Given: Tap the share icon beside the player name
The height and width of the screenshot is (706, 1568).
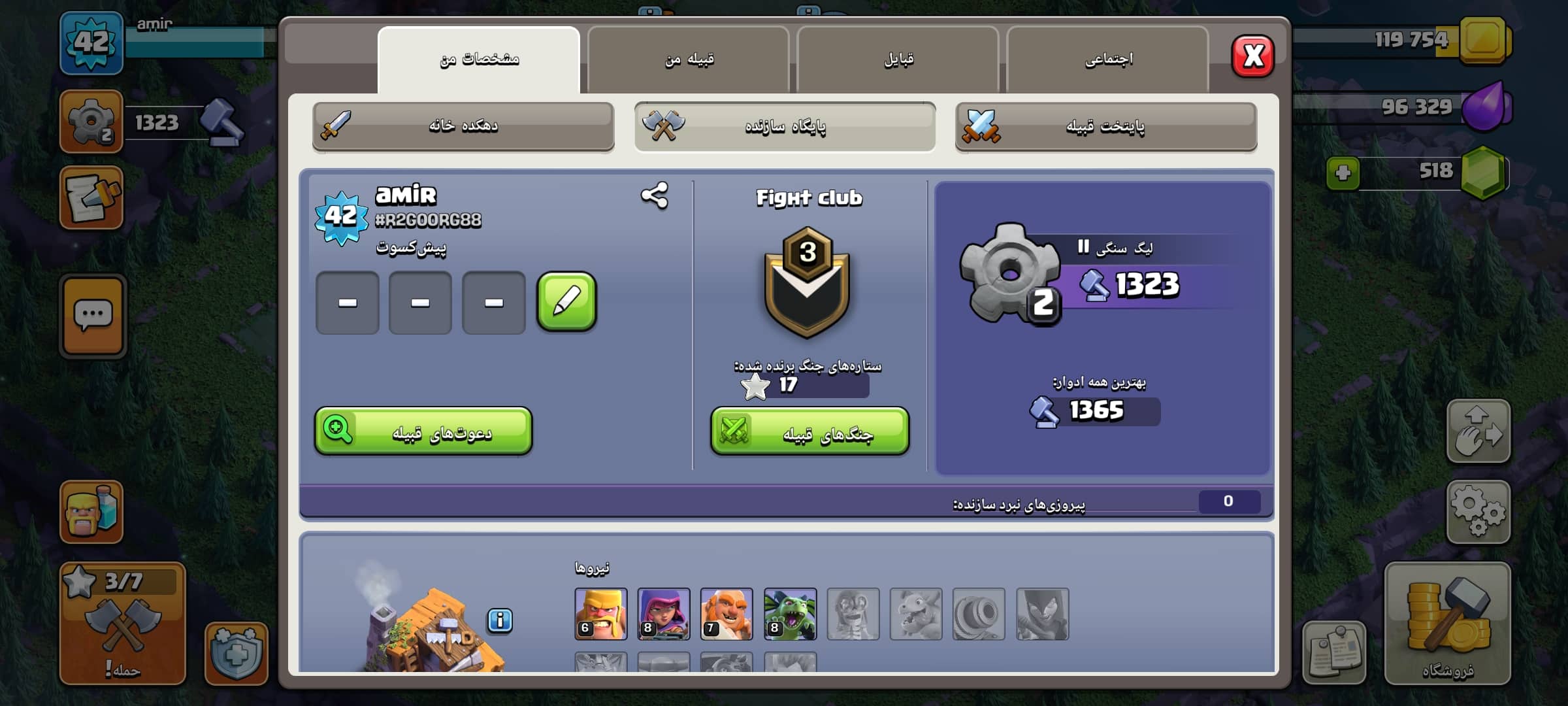Looking at the screenshot, I should (x=654, y=195).
